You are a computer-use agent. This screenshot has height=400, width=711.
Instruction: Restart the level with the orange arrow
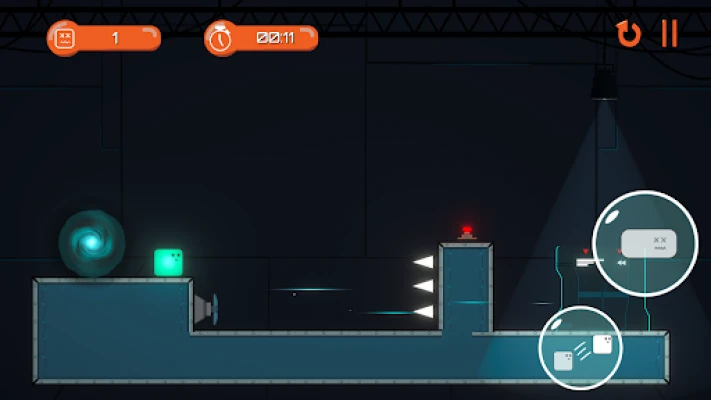[x=628, y=34]
